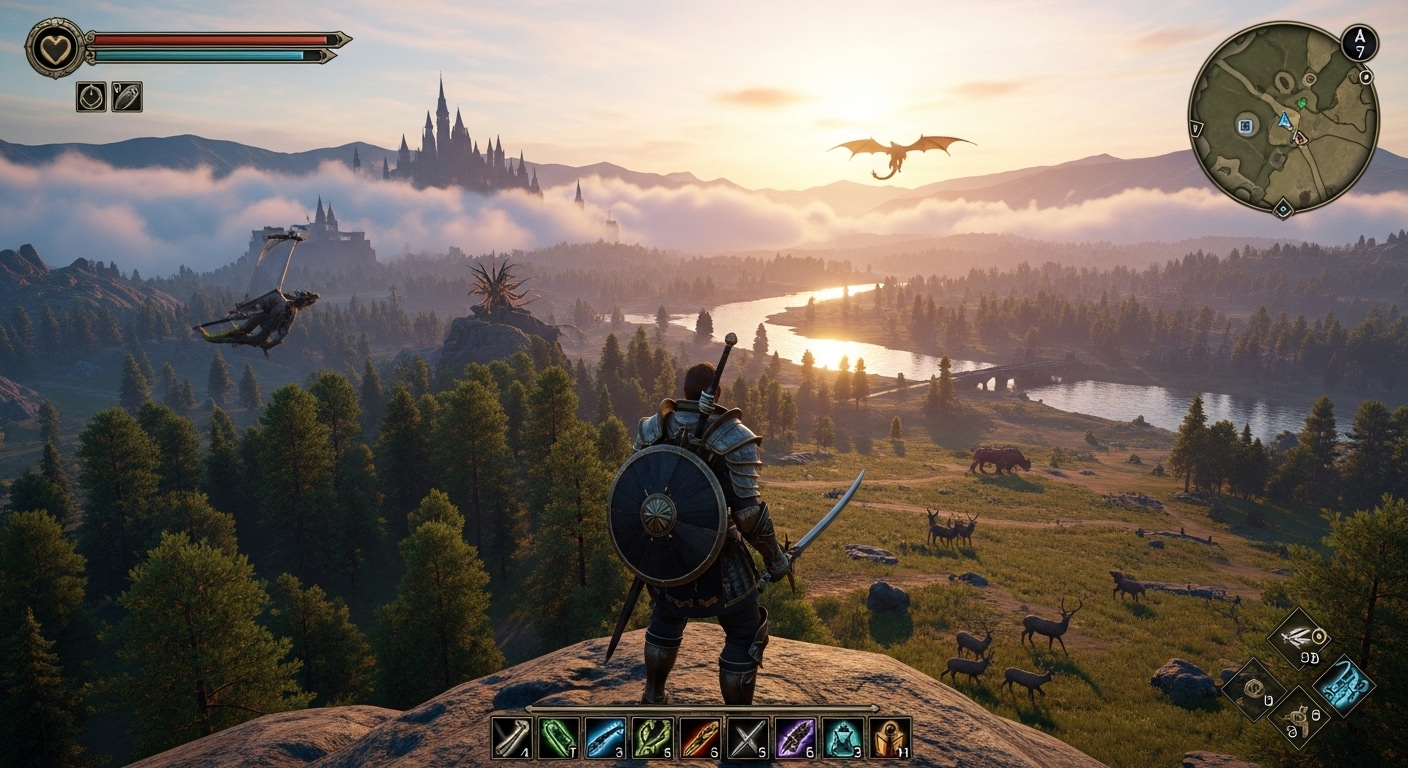The image size is (1408, 768).
Task: Click the round dial status icon
Action: 91,96
